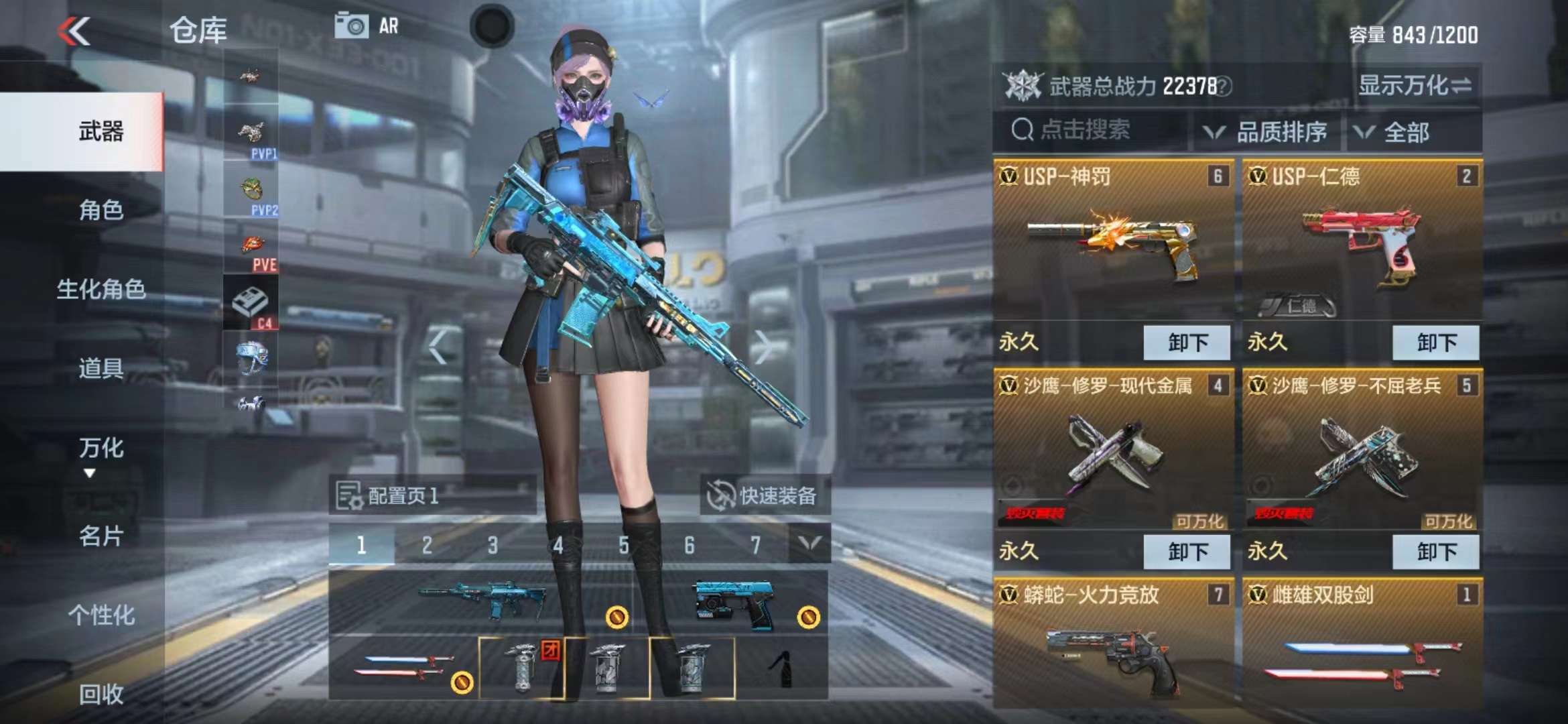Open the 道具 category
The width and height of the screenshot is (1568, 724).
point(101,368)
